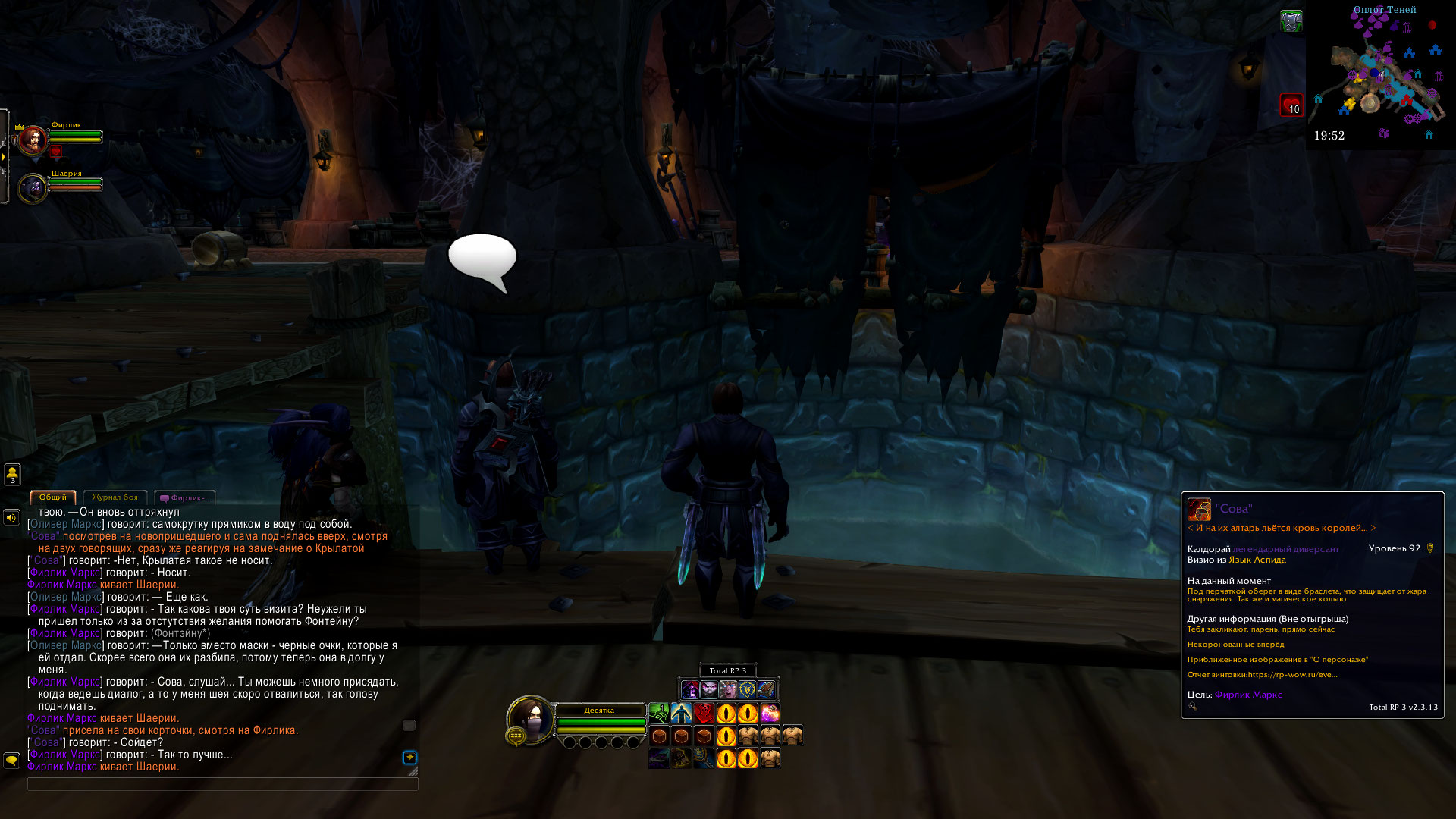Open the social friends button
1456x819 pixels.
(12, 474)
